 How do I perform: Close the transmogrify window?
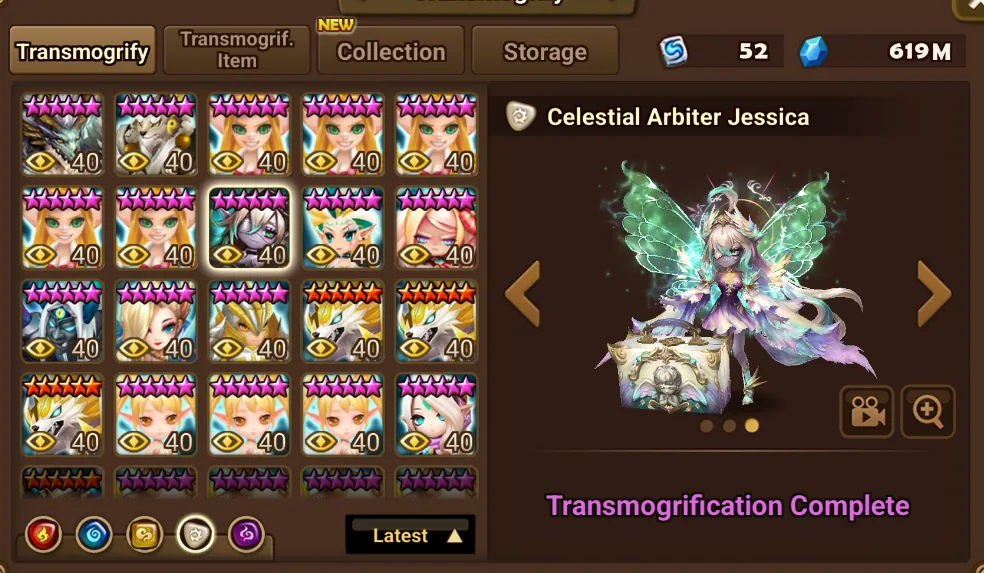pos(970,6)
